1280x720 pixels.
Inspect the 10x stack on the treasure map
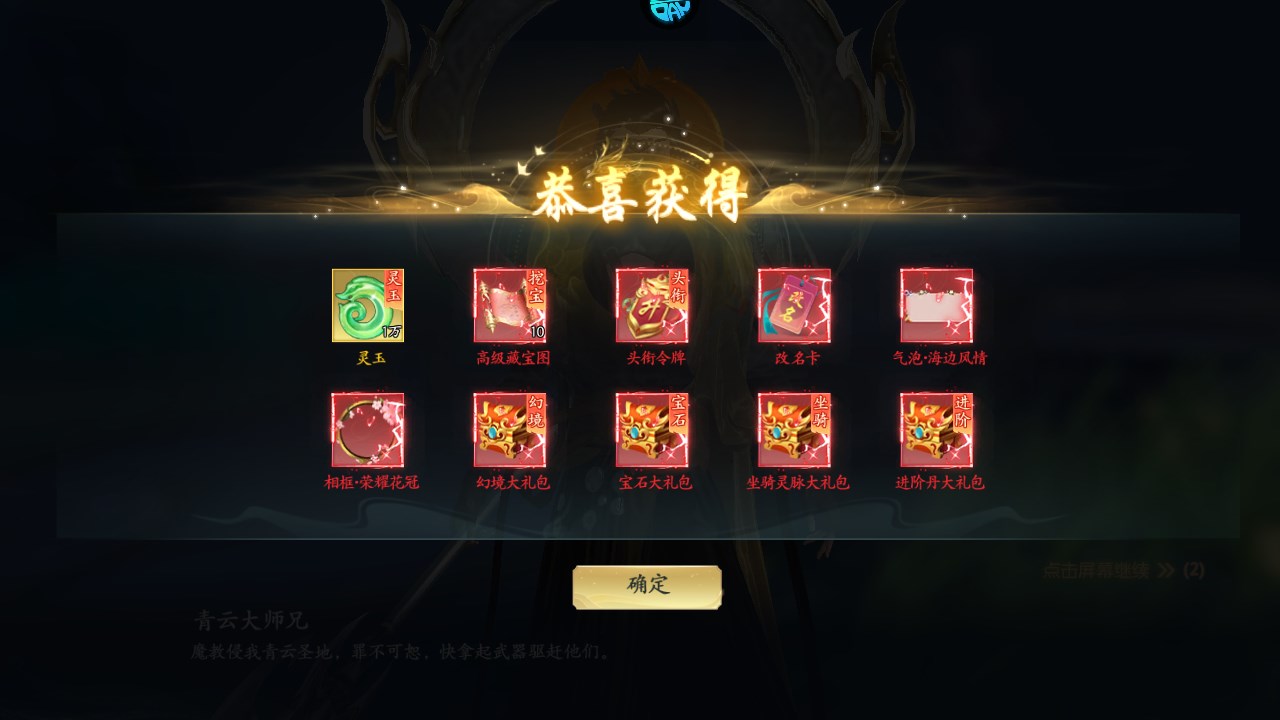[536, 333]
